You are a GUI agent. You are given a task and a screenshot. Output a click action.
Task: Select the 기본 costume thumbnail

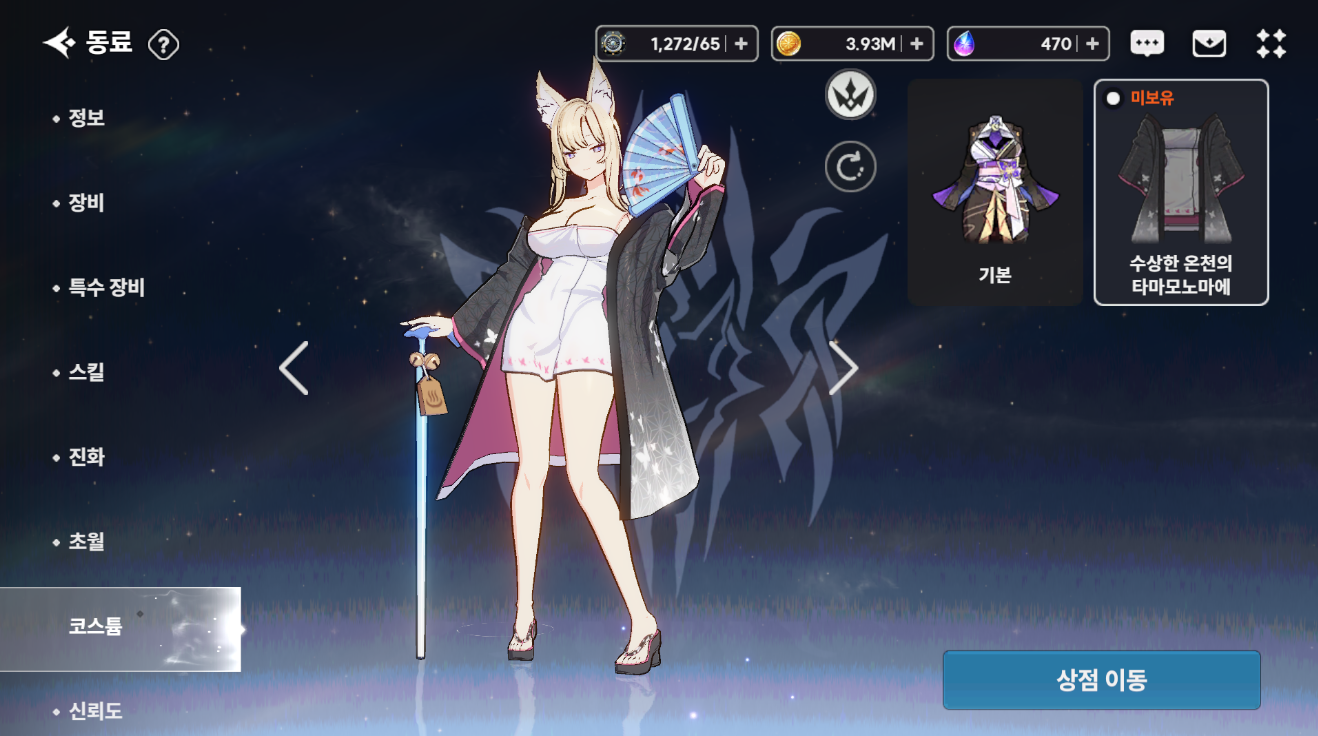point(995,192)
